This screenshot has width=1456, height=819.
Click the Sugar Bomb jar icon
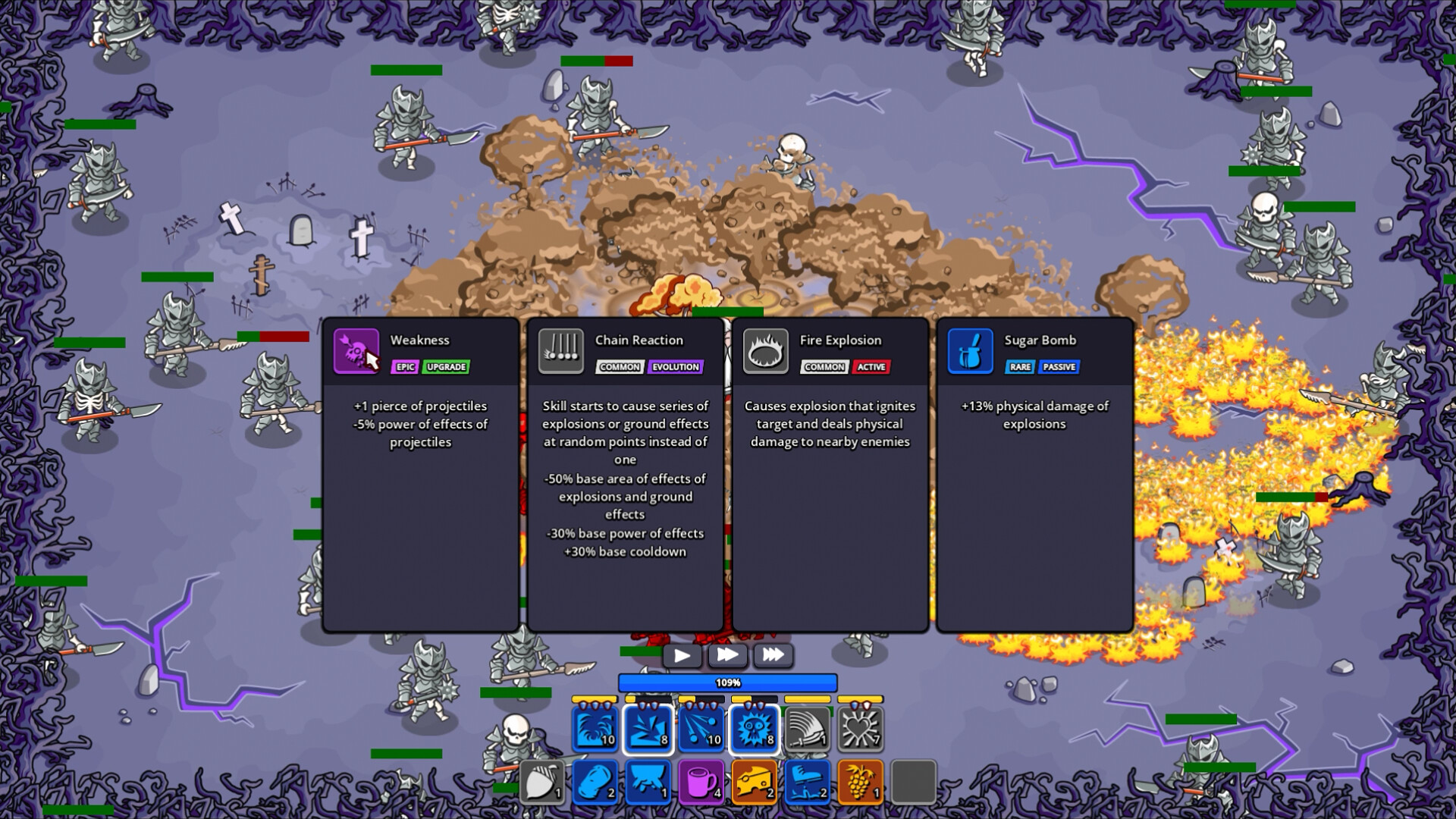tap(970, 350)
